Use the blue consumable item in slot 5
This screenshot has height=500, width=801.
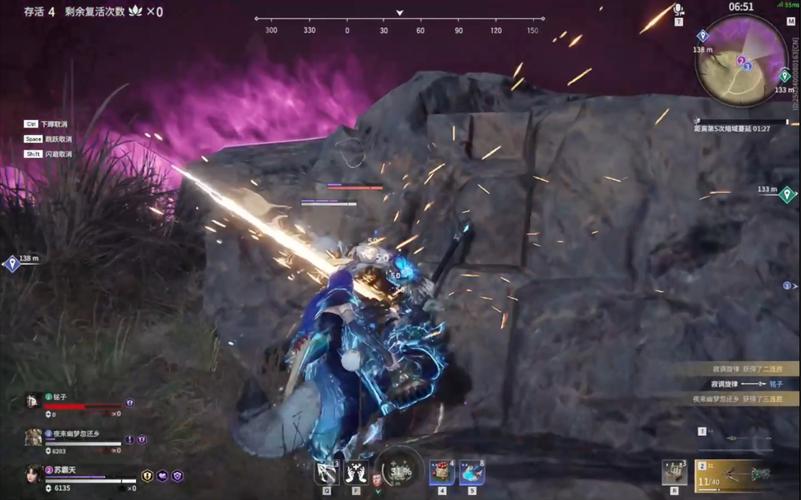[472, 471]
